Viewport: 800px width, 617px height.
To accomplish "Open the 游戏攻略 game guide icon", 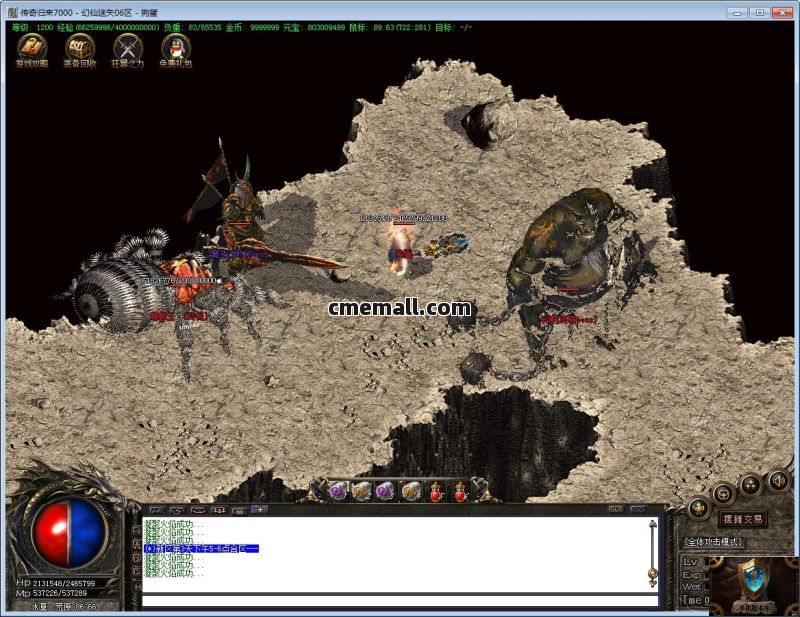I will click(31, 48).
